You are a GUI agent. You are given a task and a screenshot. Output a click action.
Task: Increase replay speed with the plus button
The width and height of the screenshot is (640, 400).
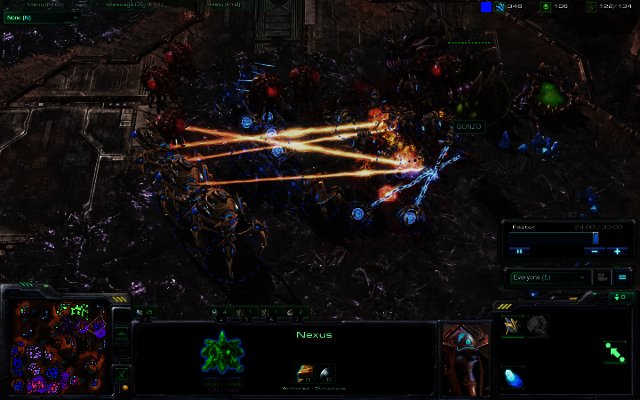tap(618, 251)
